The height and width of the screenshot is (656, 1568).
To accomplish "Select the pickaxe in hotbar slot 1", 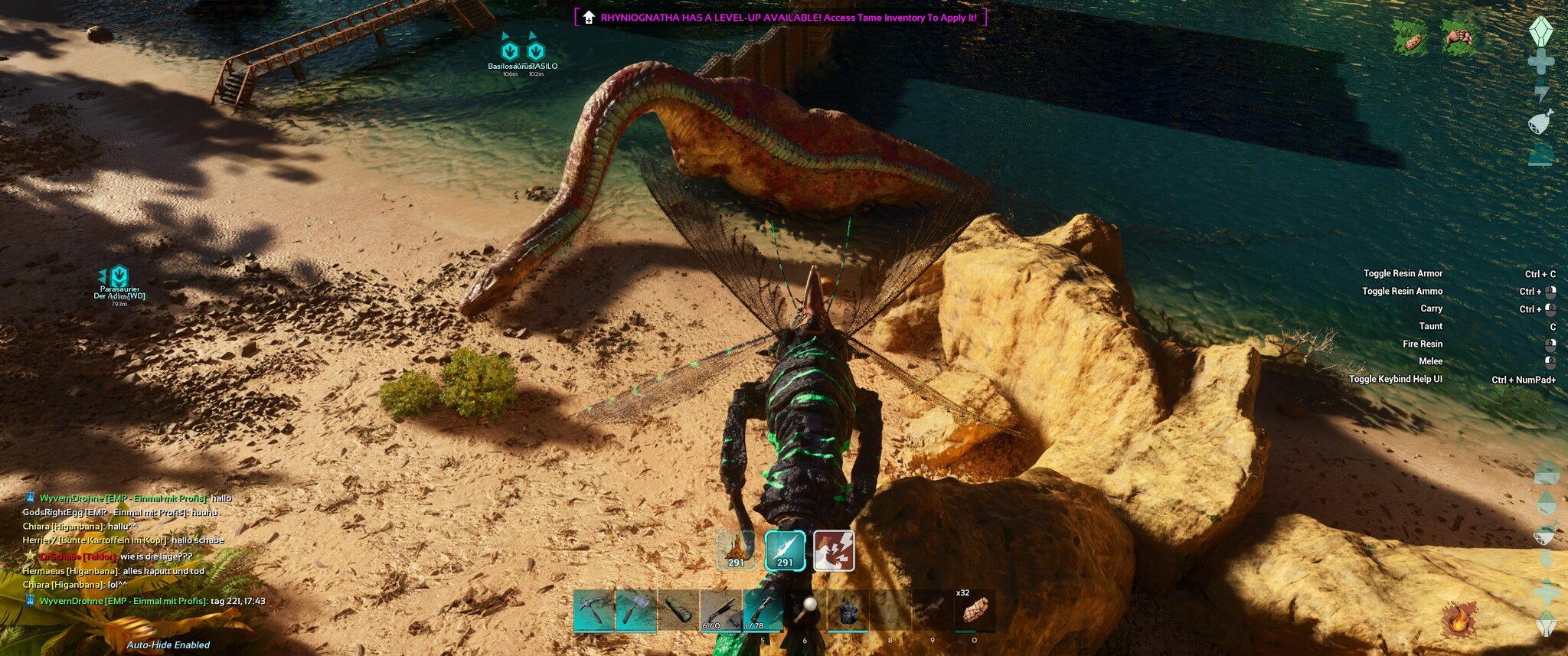I will point(594,611).
